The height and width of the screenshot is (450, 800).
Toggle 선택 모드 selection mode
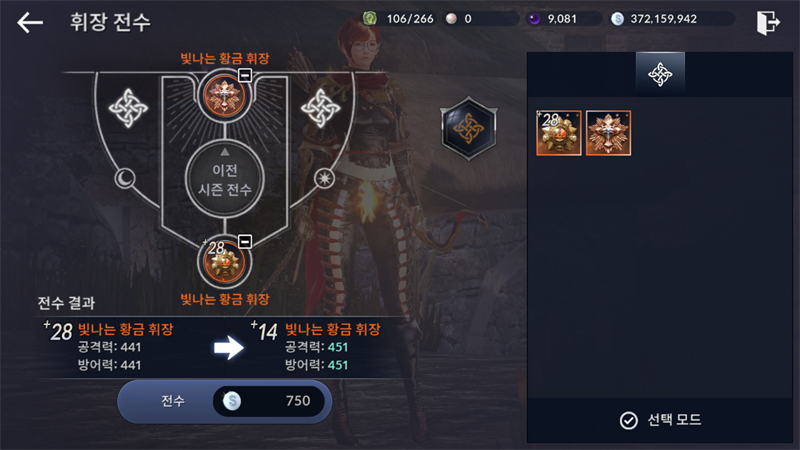[659, 420]
